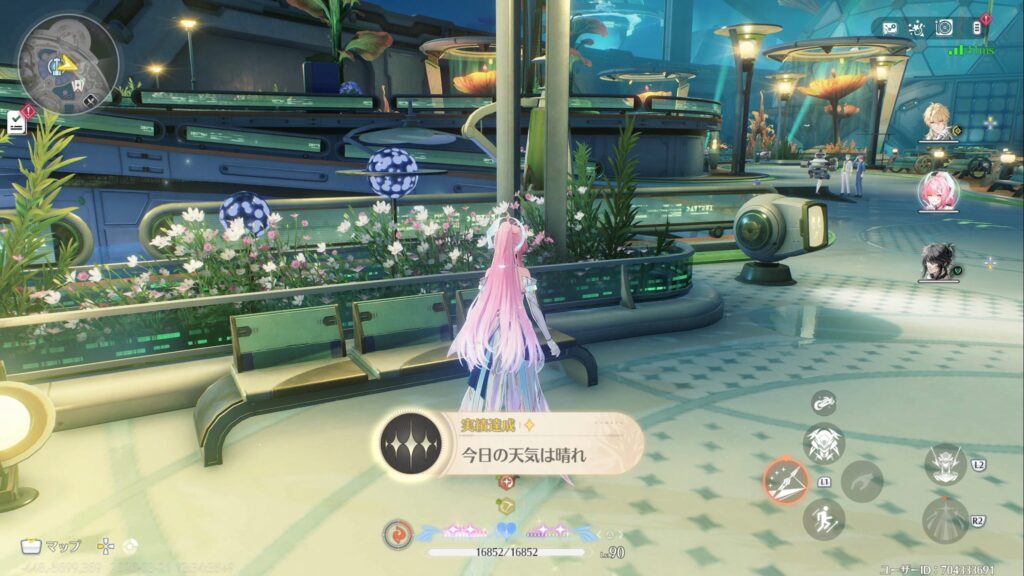The width and height of the screenshot is (1024, 576).
Task: Use the grappling hook utility button
Action: pos(861,481)
